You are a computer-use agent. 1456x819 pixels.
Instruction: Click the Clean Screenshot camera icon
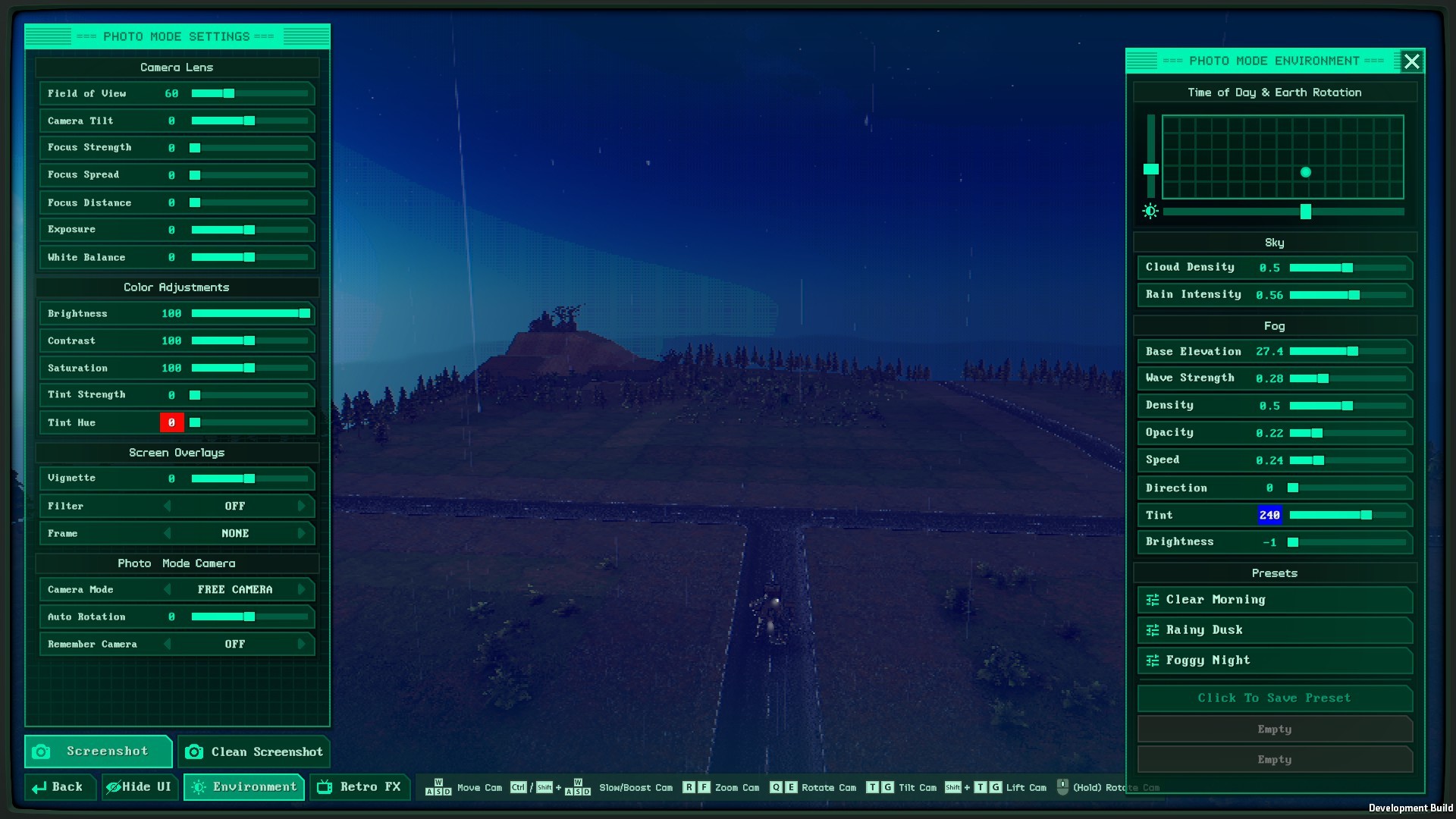pyautogui.click(x=195, y=752)
